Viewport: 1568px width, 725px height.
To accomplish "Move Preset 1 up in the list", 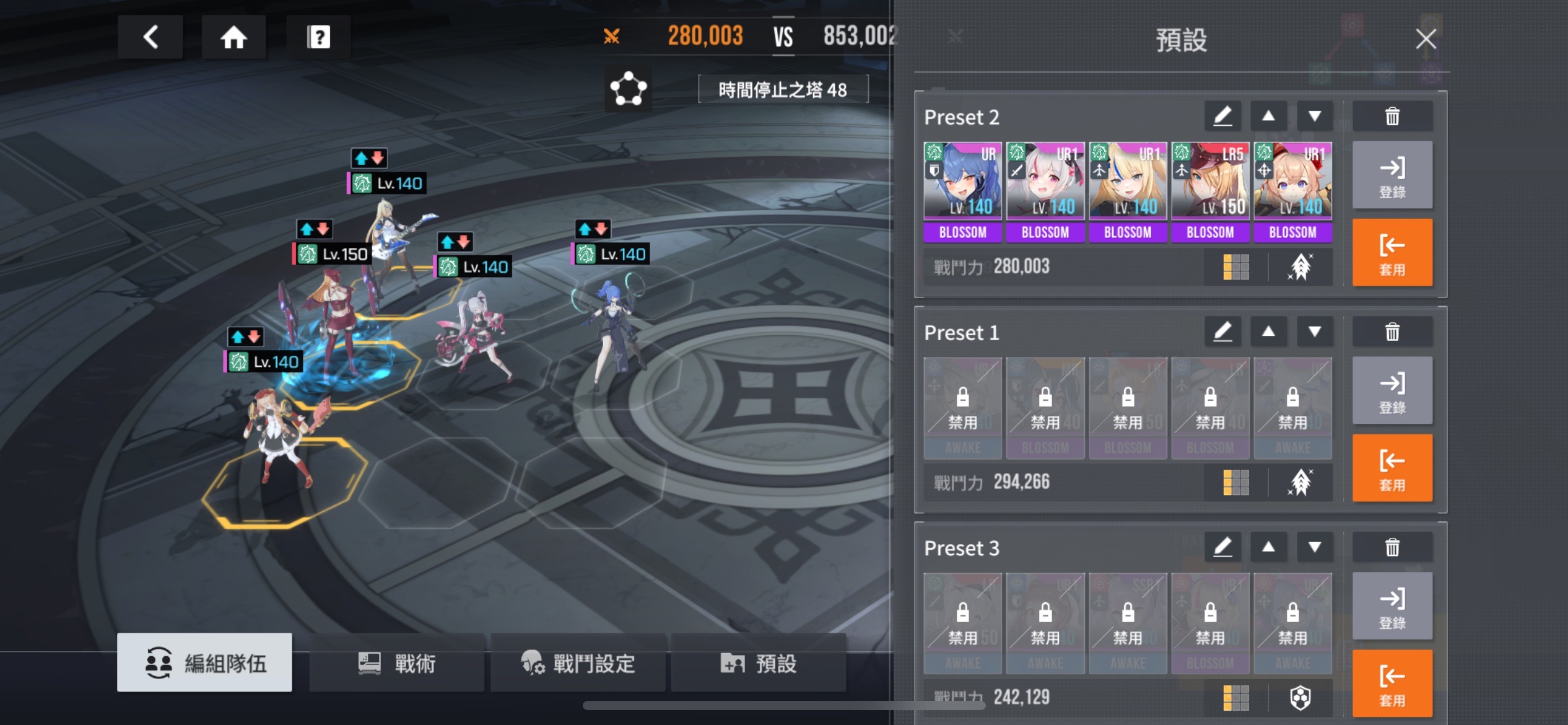I will coord(1268,332).
